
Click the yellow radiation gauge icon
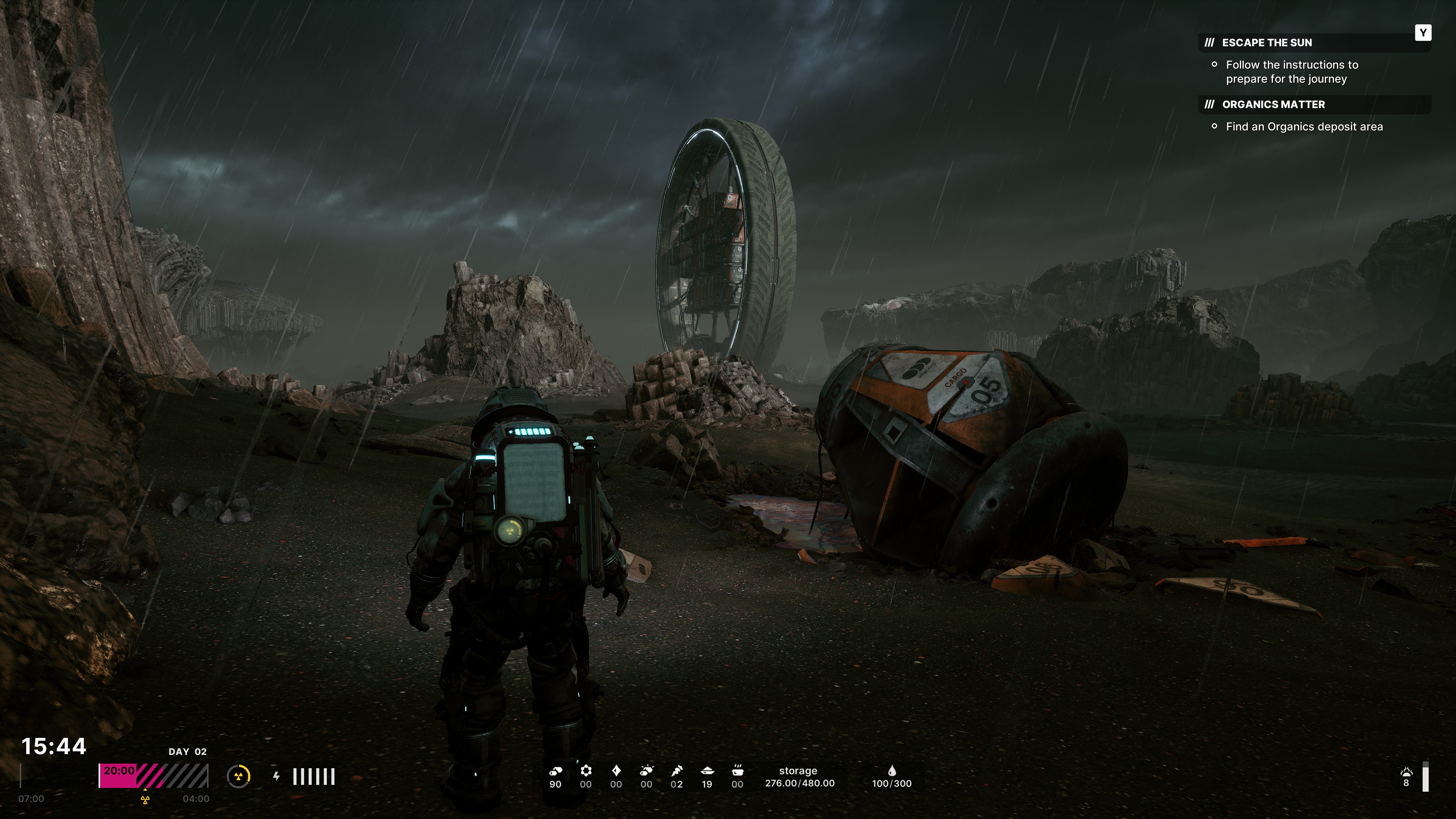[238, 776]
